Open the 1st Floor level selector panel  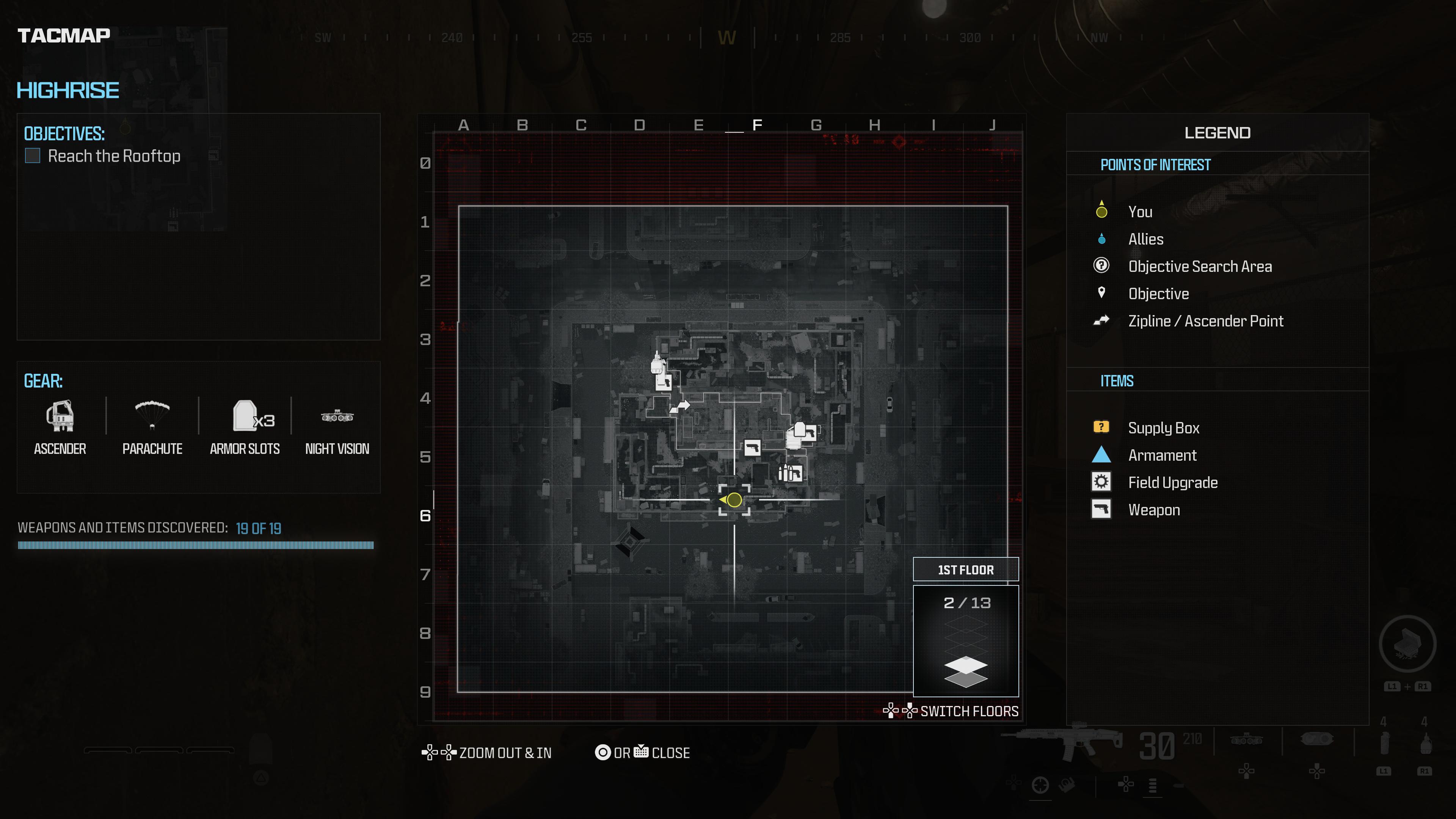(x=965, y=570)
